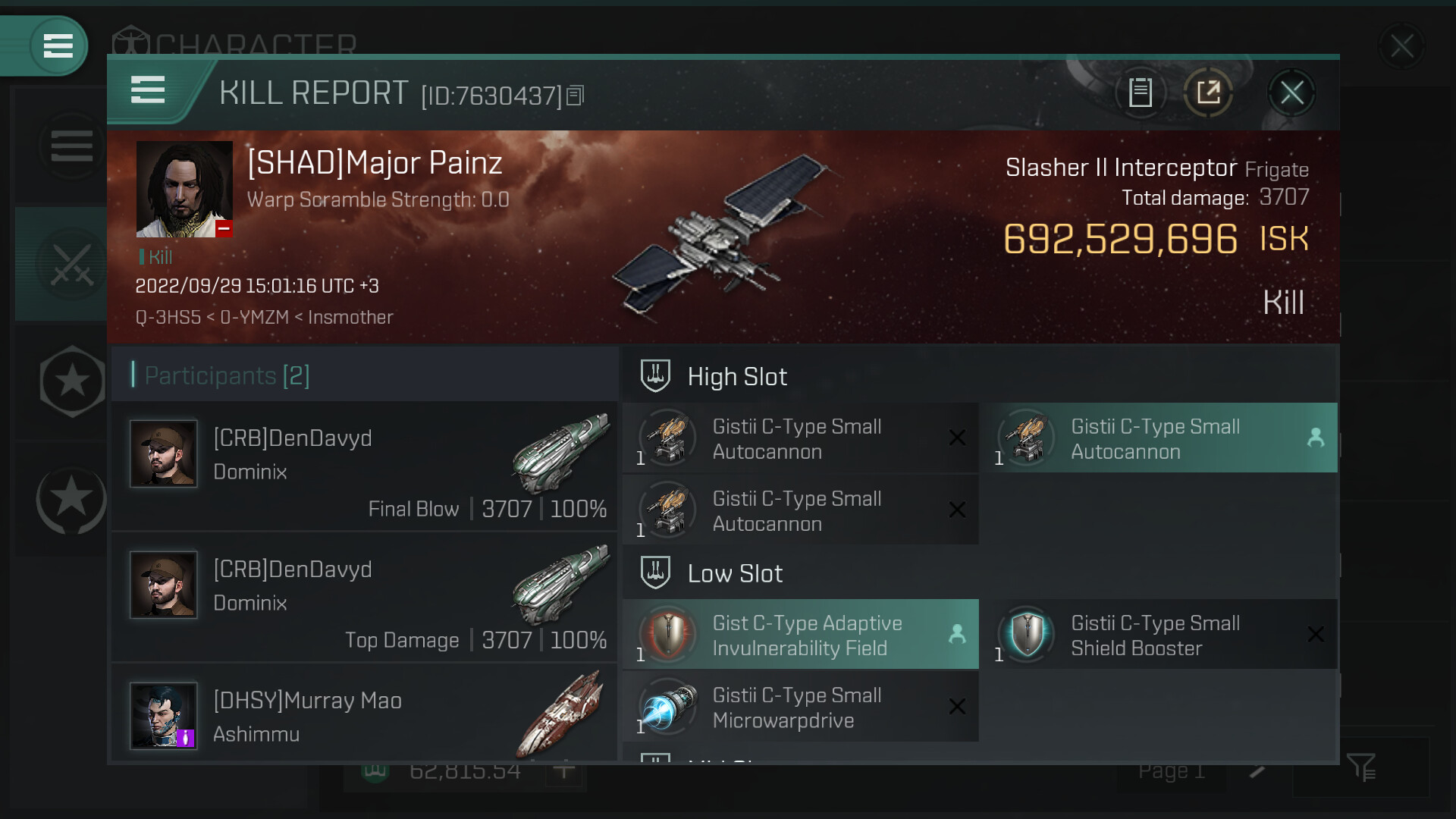
Task: Select Gistii C-Type Small Microwarpdrive module
Action: tap(800, 707)
